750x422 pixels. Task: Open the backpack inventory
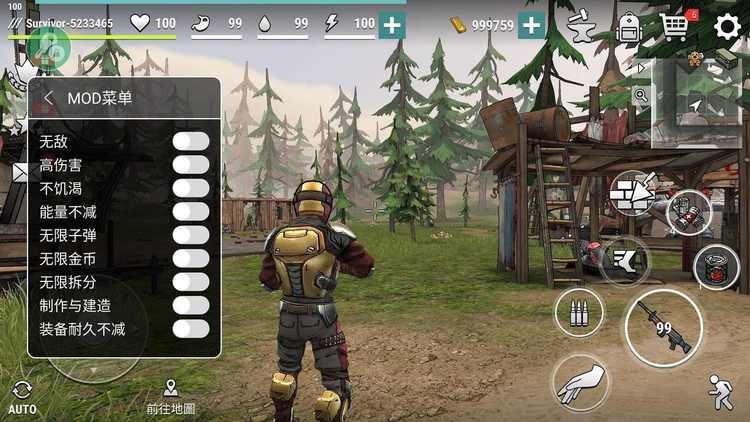(x=628, y=27)
